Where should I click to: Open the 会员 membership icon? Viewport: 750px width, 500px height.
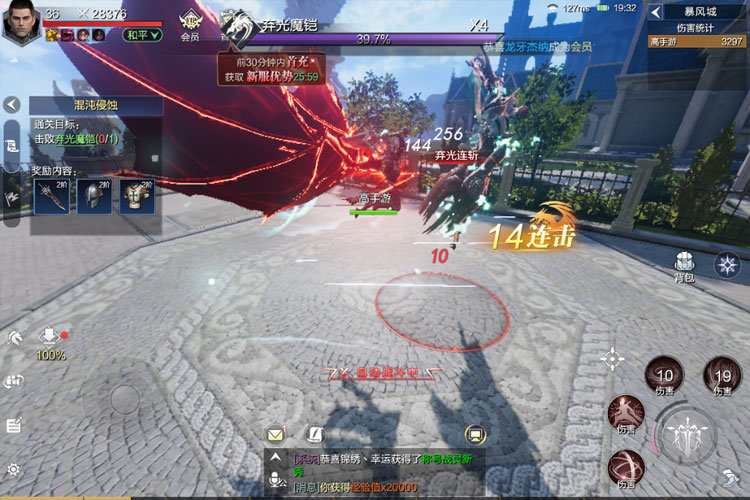pyautogui.click(x=189, y=23)
